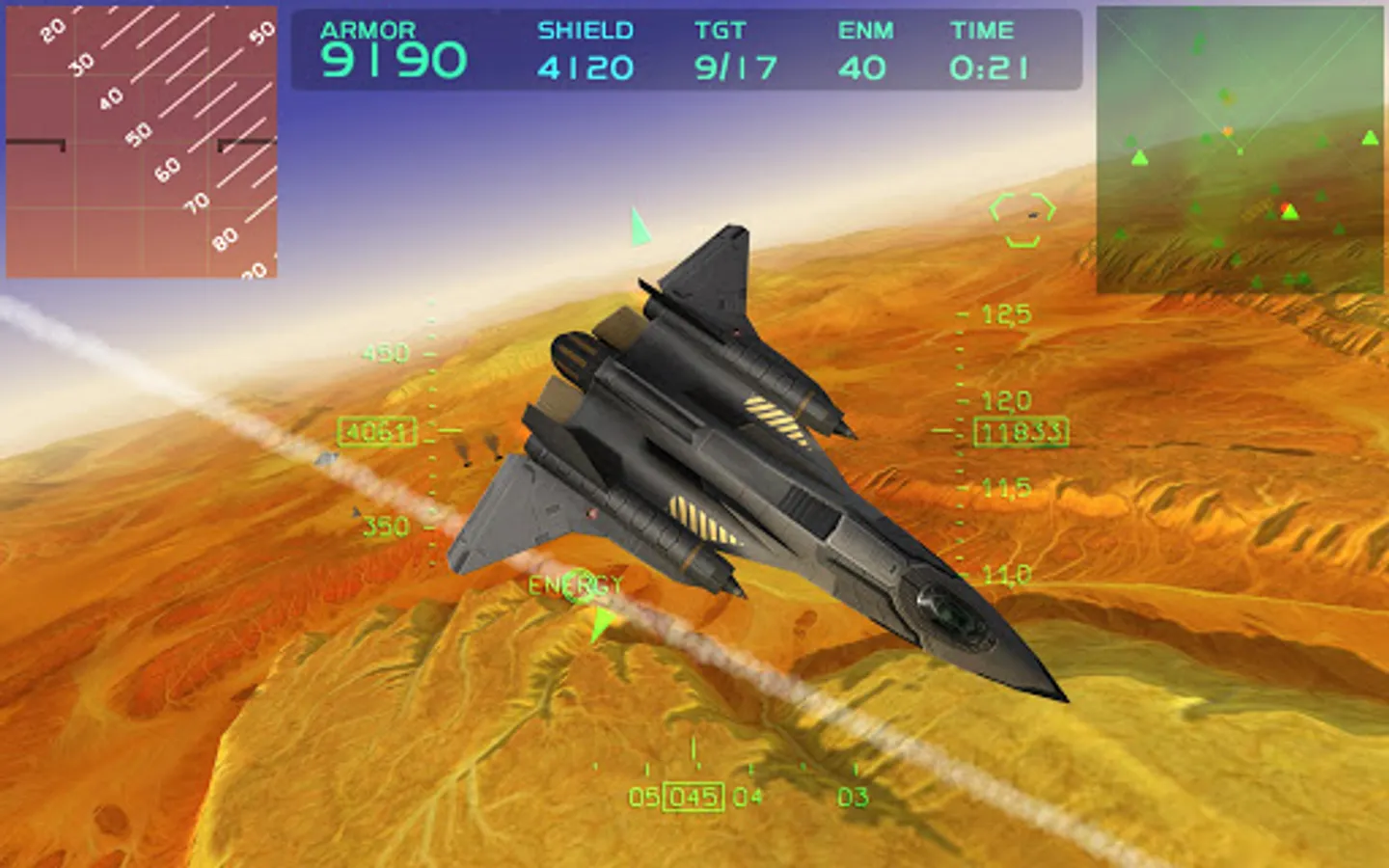Click the 350 mark on the speed scale
This screenshot has height=868, width=1389.
coord(386,527)
